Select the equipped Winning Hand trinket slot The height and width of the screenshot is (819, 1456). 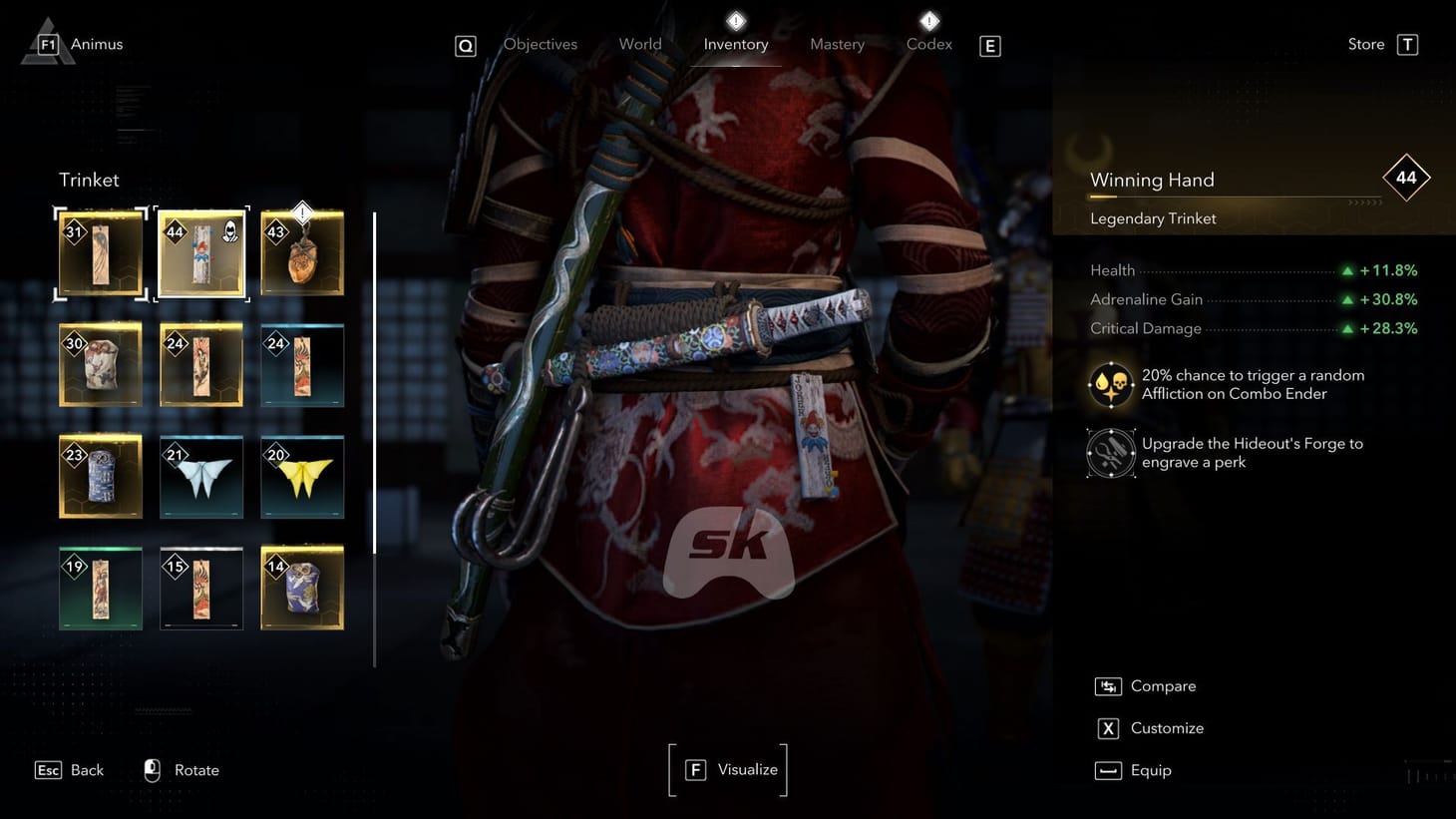pos(201,252)
